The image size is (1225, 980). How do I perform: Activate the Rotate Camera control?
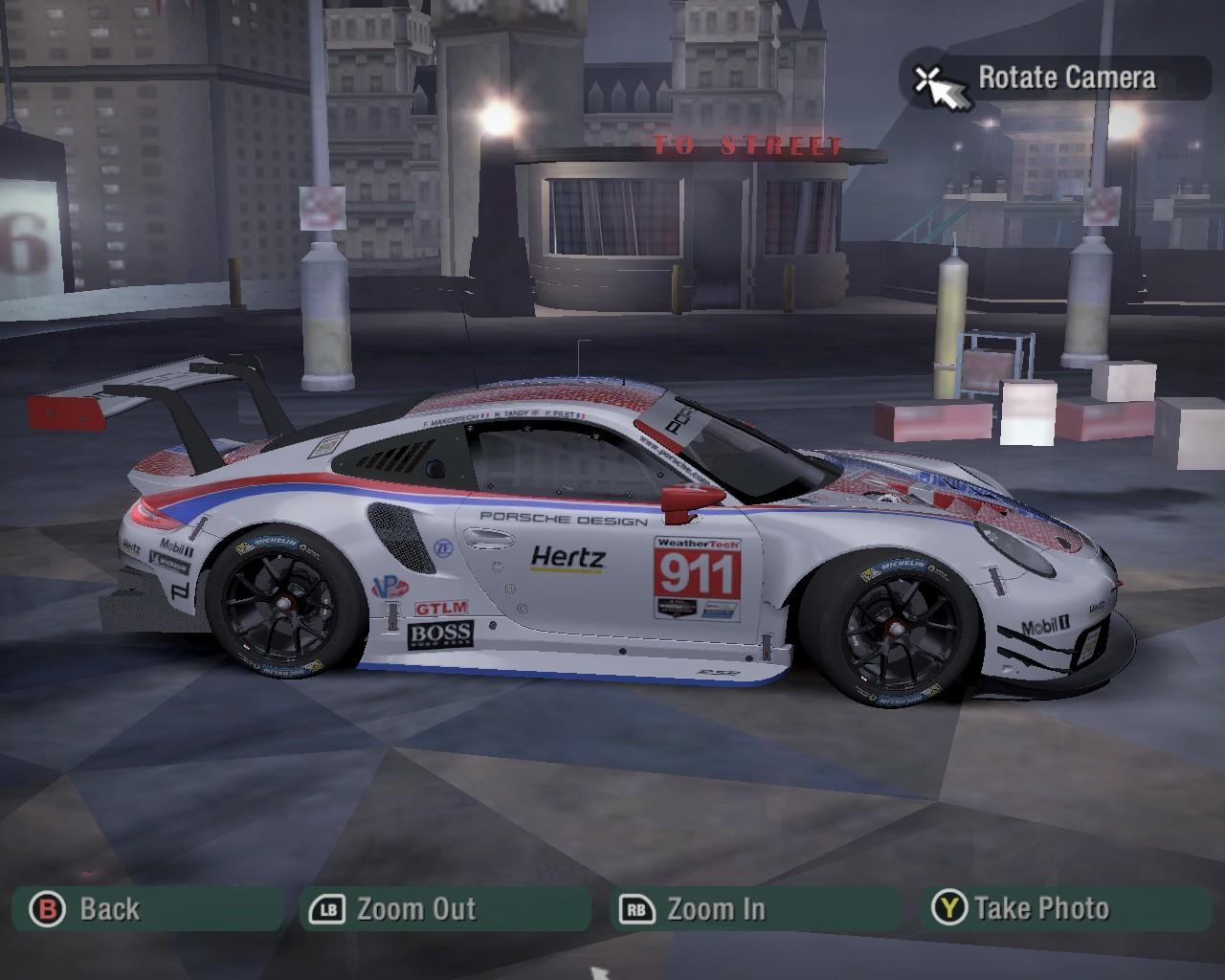[1055, 78]
